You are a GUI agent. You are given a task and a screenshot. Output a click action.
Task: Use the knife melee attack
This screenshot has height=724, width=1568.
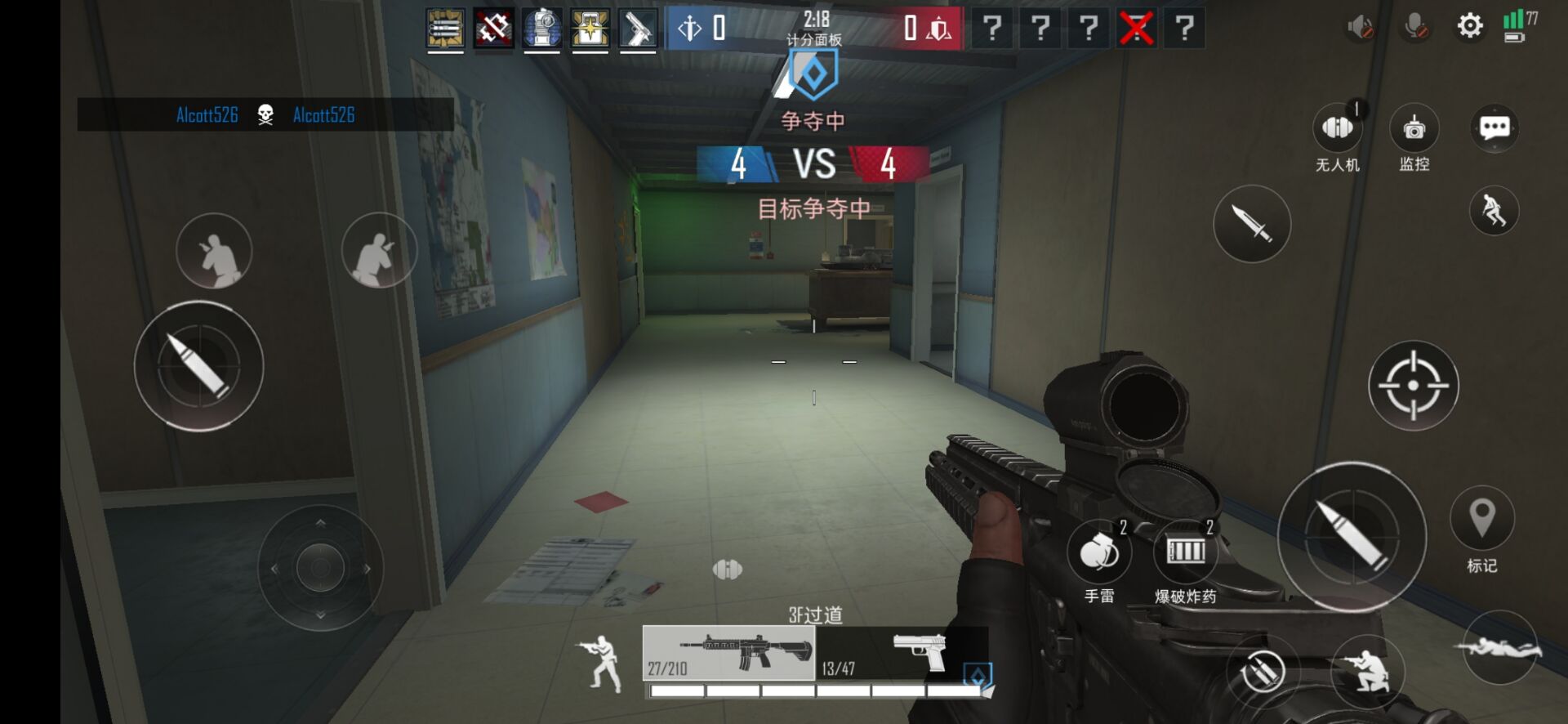tap(1251, 223)
